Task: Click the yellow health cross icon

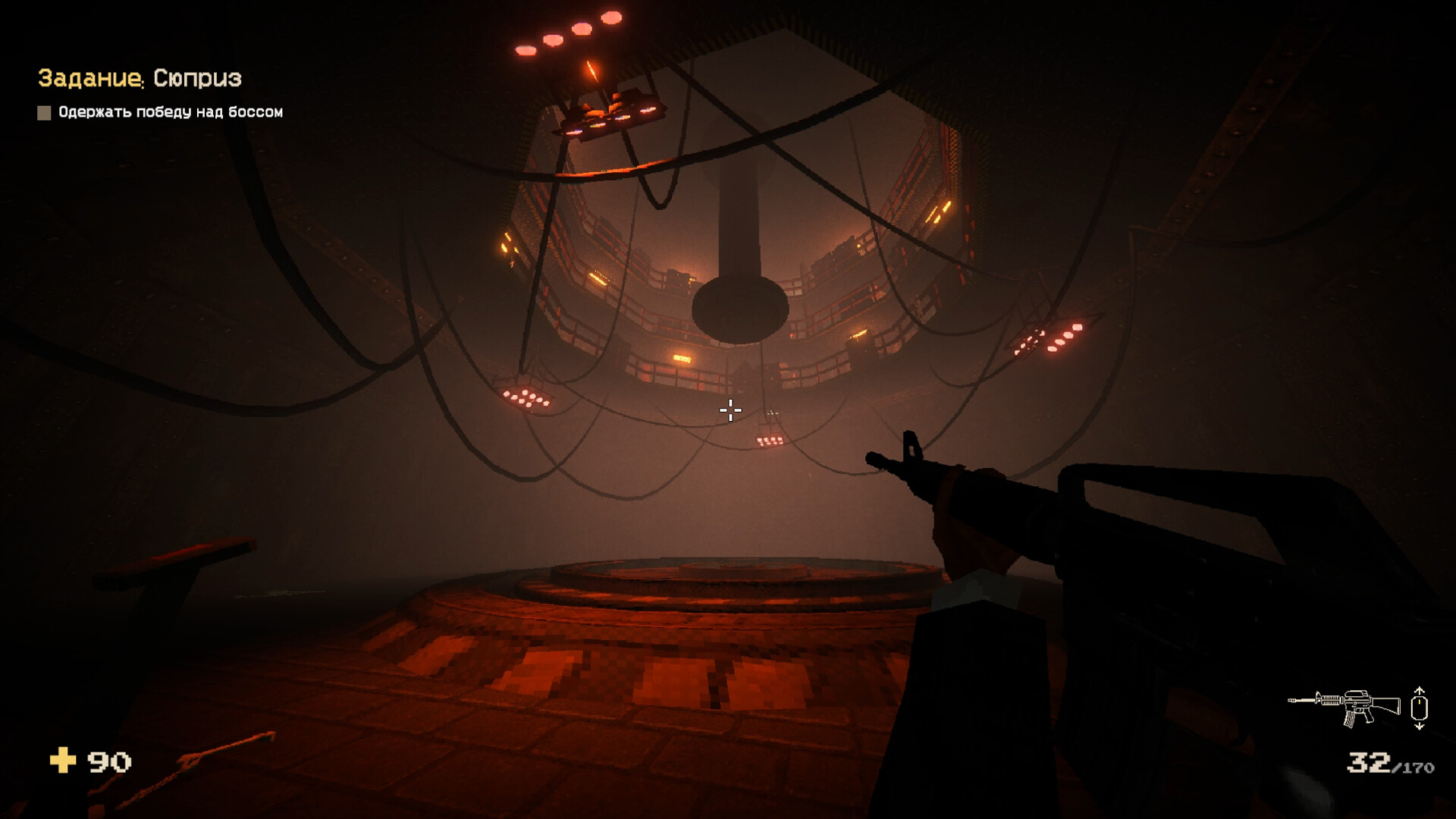Action: [64, 761]
